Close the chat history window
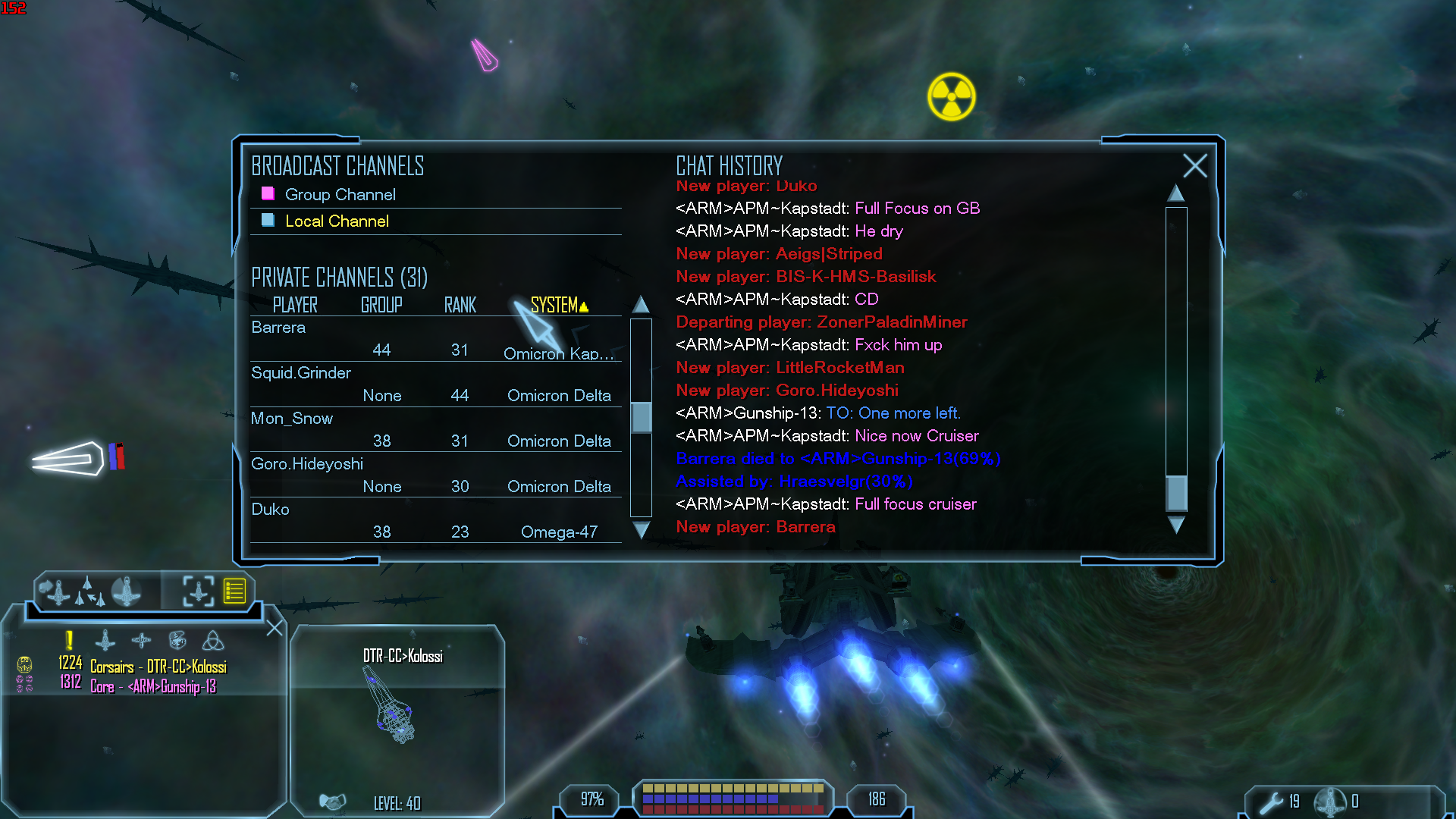The height and width of the screenshot is (819, 1456). click(1194, 165)
